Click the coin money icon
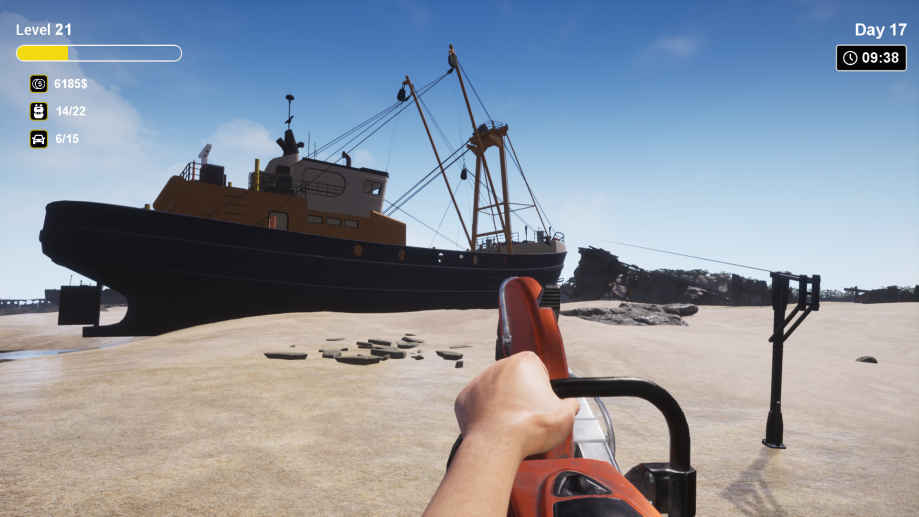919x517 pixels. coord(38,84)
